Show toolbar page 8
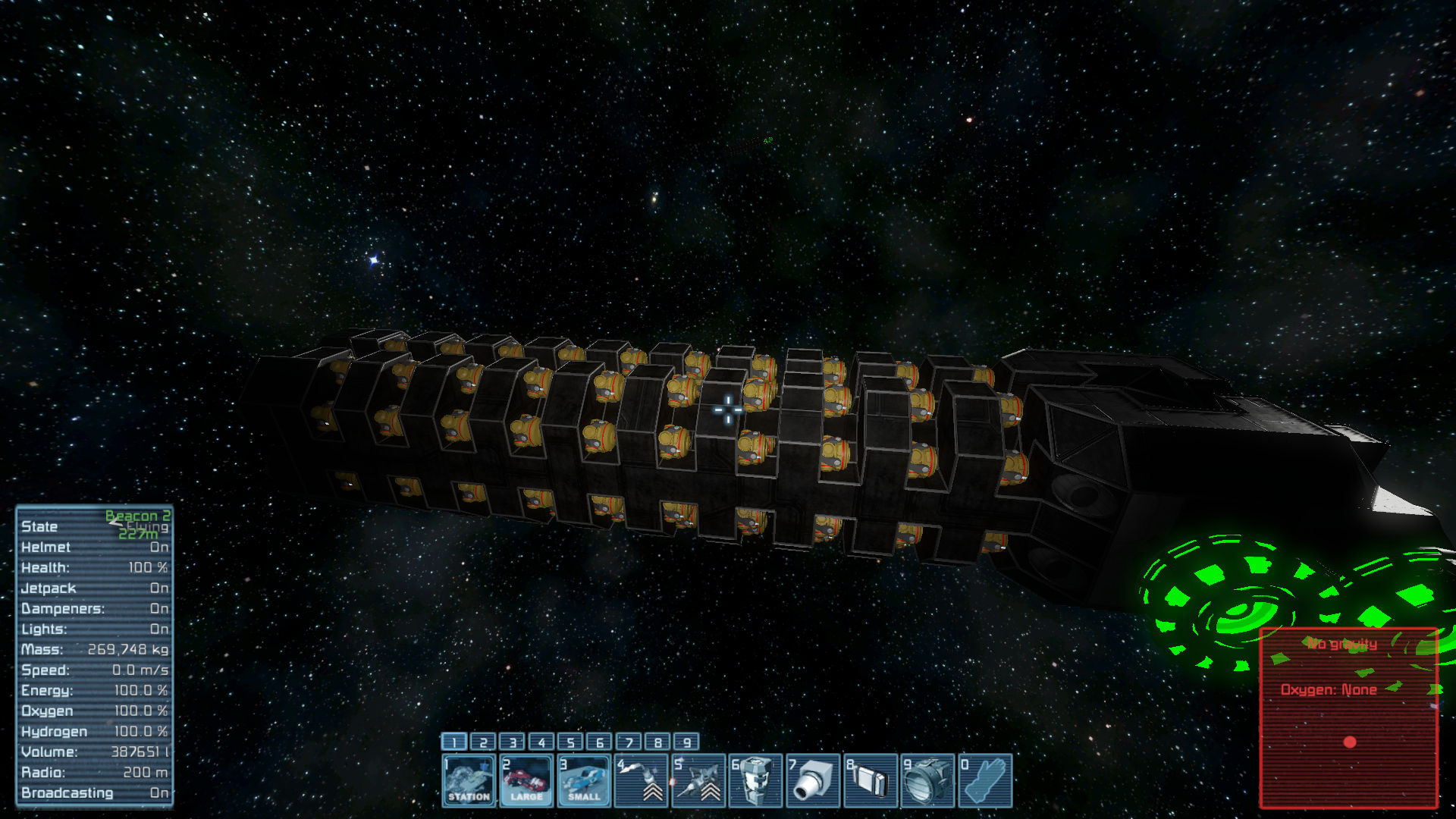The height and width of the screenshot is (819, 1456). (658, 742)
